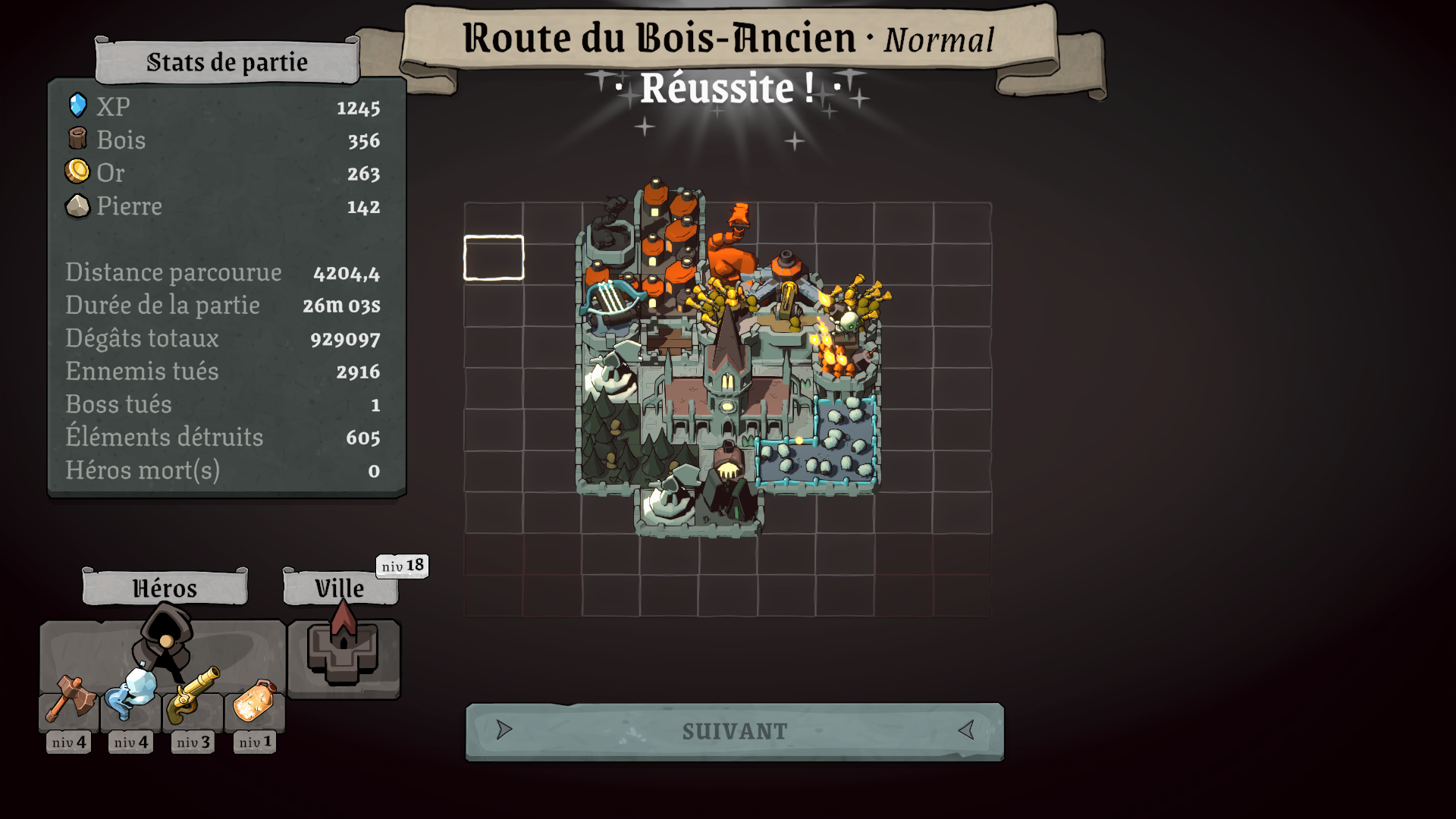Select the axe weapon slot
The height and width of the screenshot is (819, 1456).
coord(69,699)
